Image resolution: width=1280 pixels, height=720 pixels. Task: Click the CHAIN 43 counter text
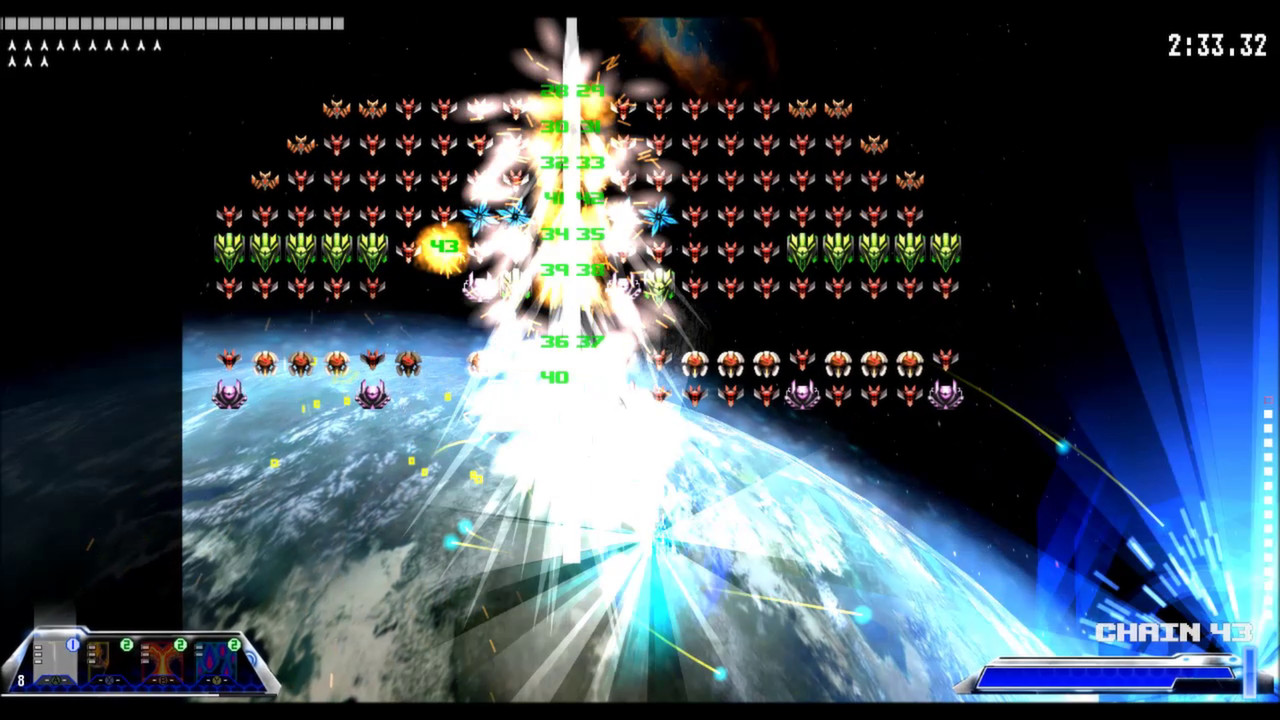[x=1174, y=632]
